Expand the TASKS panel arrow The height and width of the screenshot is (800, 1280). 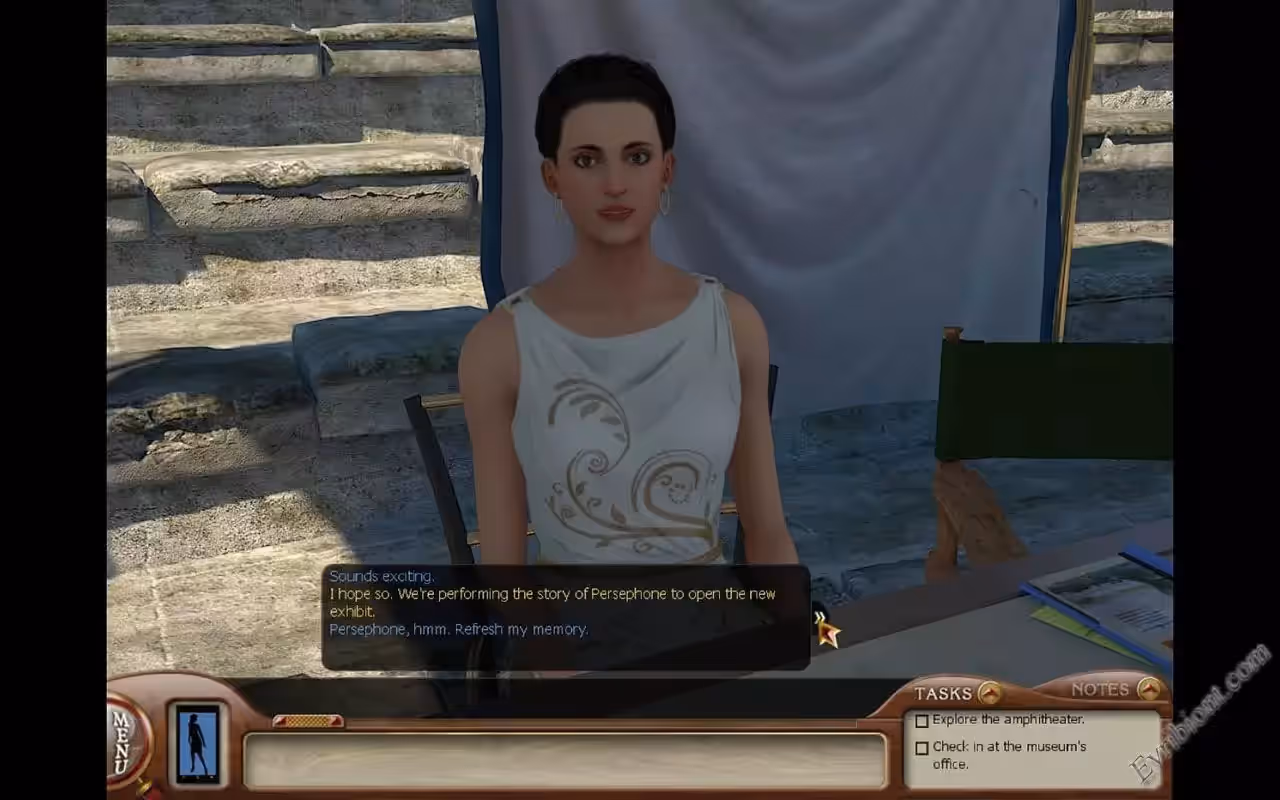(989, 692)
